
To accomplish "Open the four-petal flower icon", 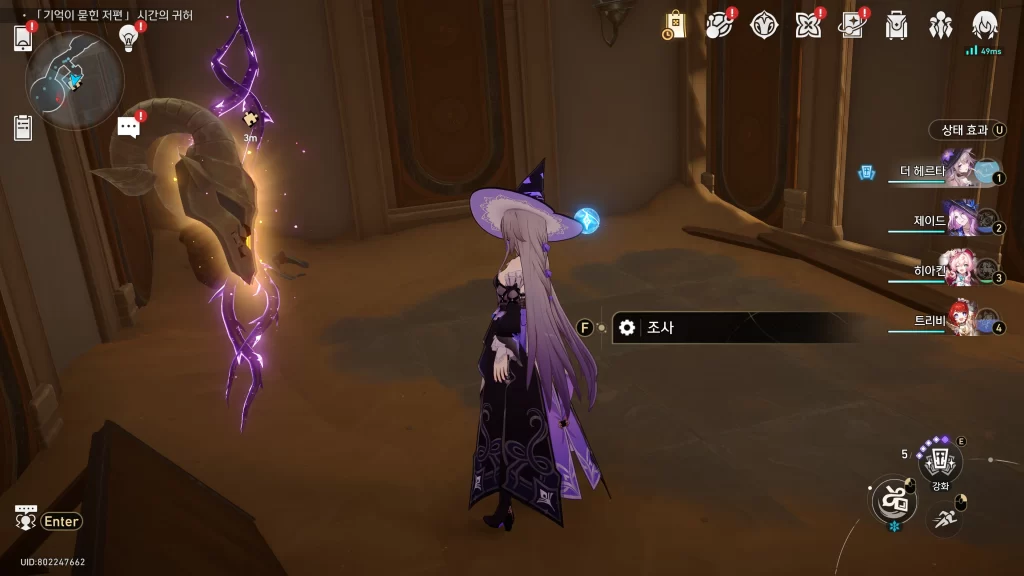I will coord(808,25).
